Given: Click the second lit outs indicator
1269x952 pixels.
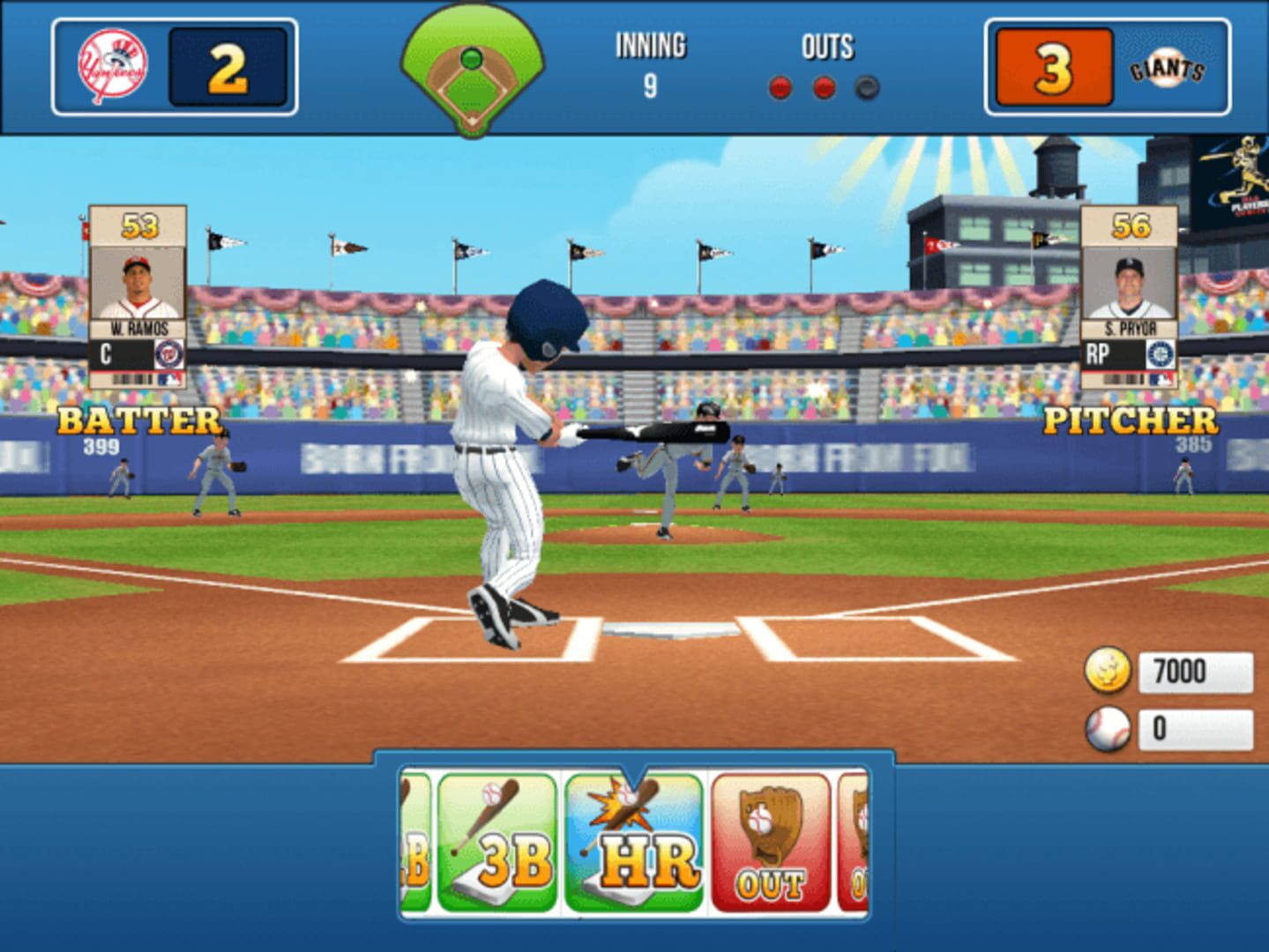Looking at the screenshot, I should point(823,87).
